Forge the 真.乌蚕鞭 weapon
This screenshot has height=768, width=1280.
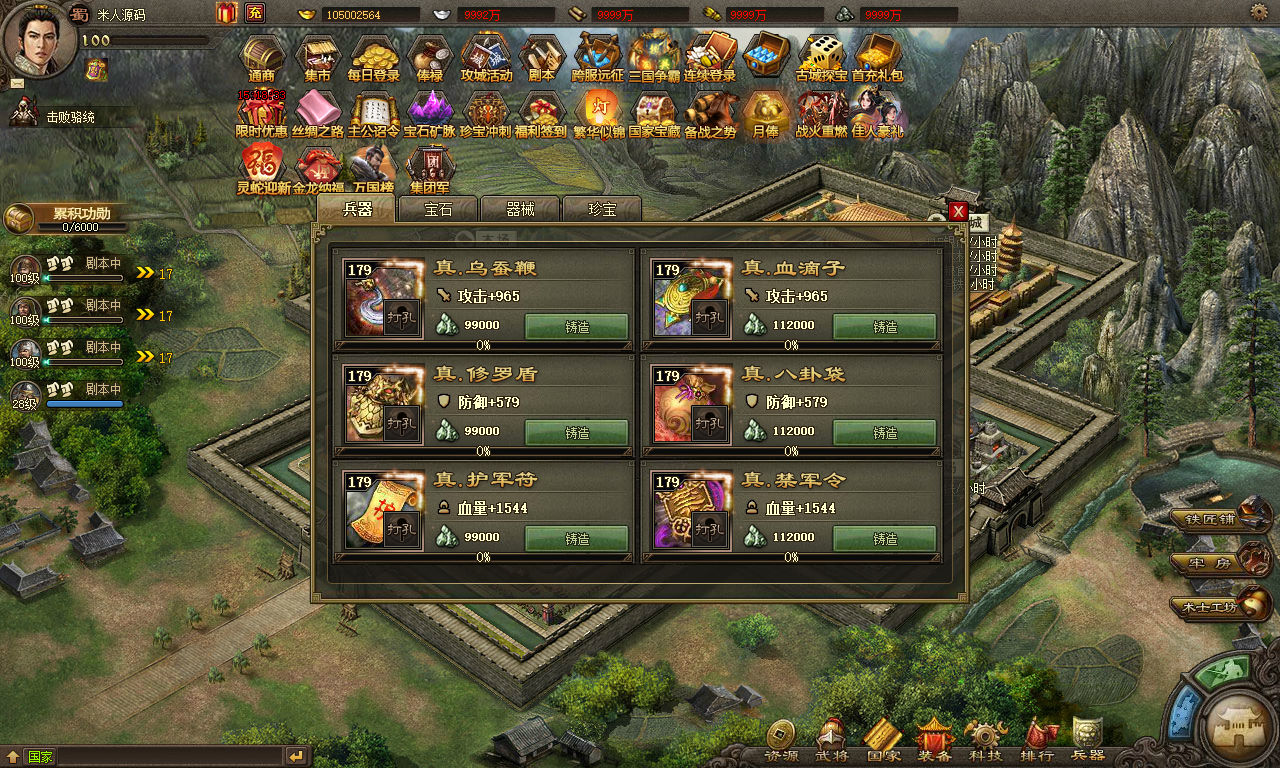577,327
